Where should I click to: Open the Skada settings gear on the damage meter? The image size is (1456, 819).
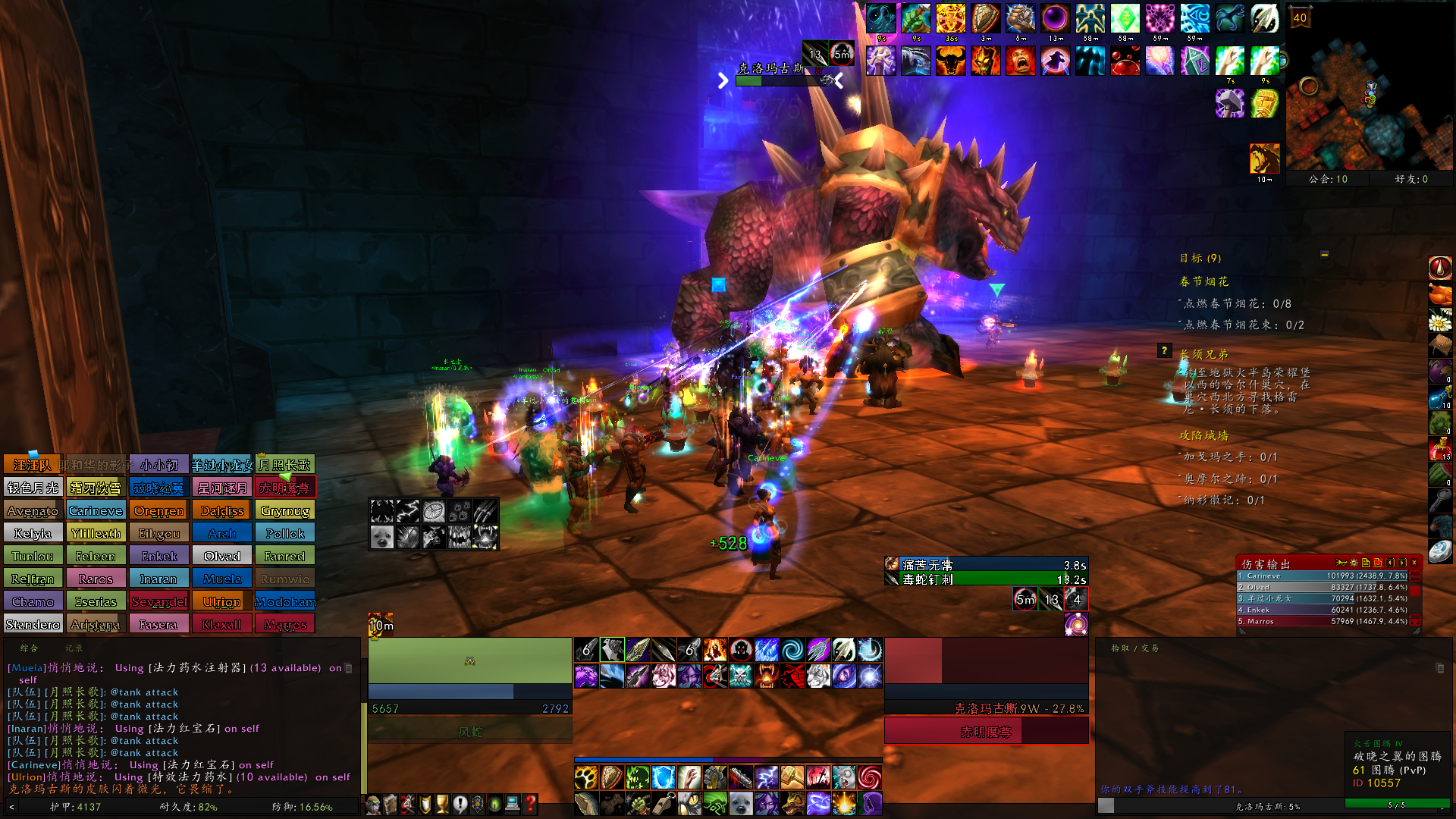coord(1354,563)
